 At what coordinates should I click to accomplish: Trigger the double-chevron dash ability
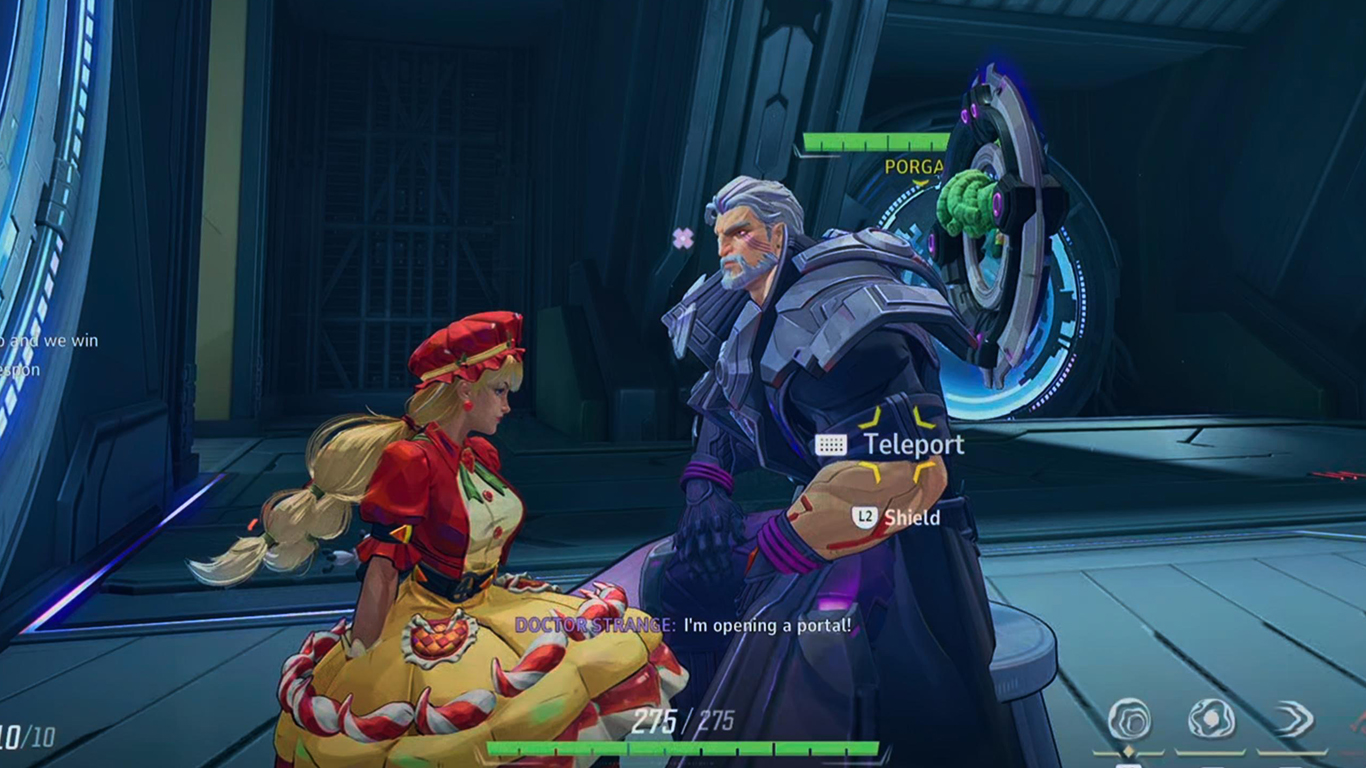click(1292, 719)
